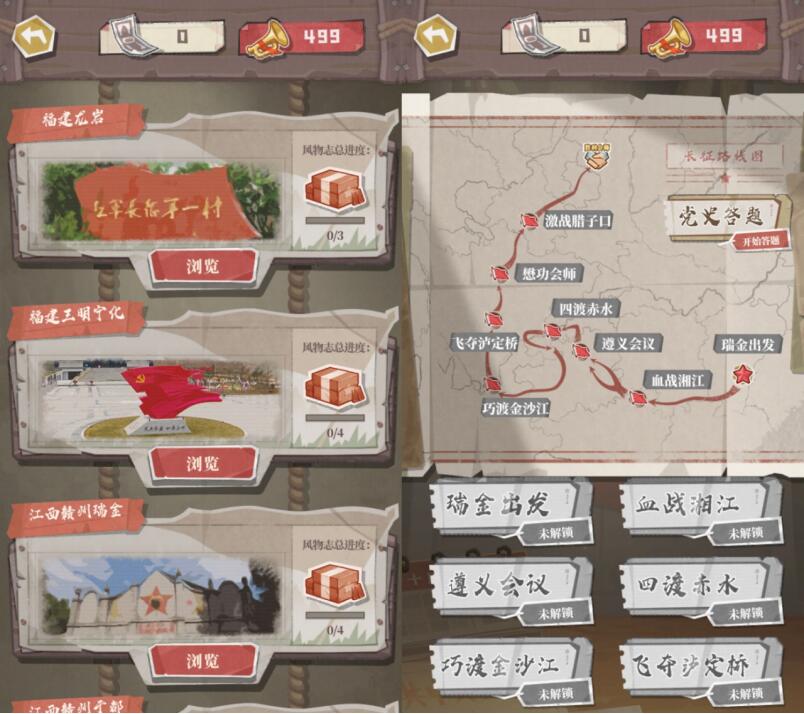804x714 pixels.
Task: Open the red flag monument photo
Action: [x=162, y=398]
